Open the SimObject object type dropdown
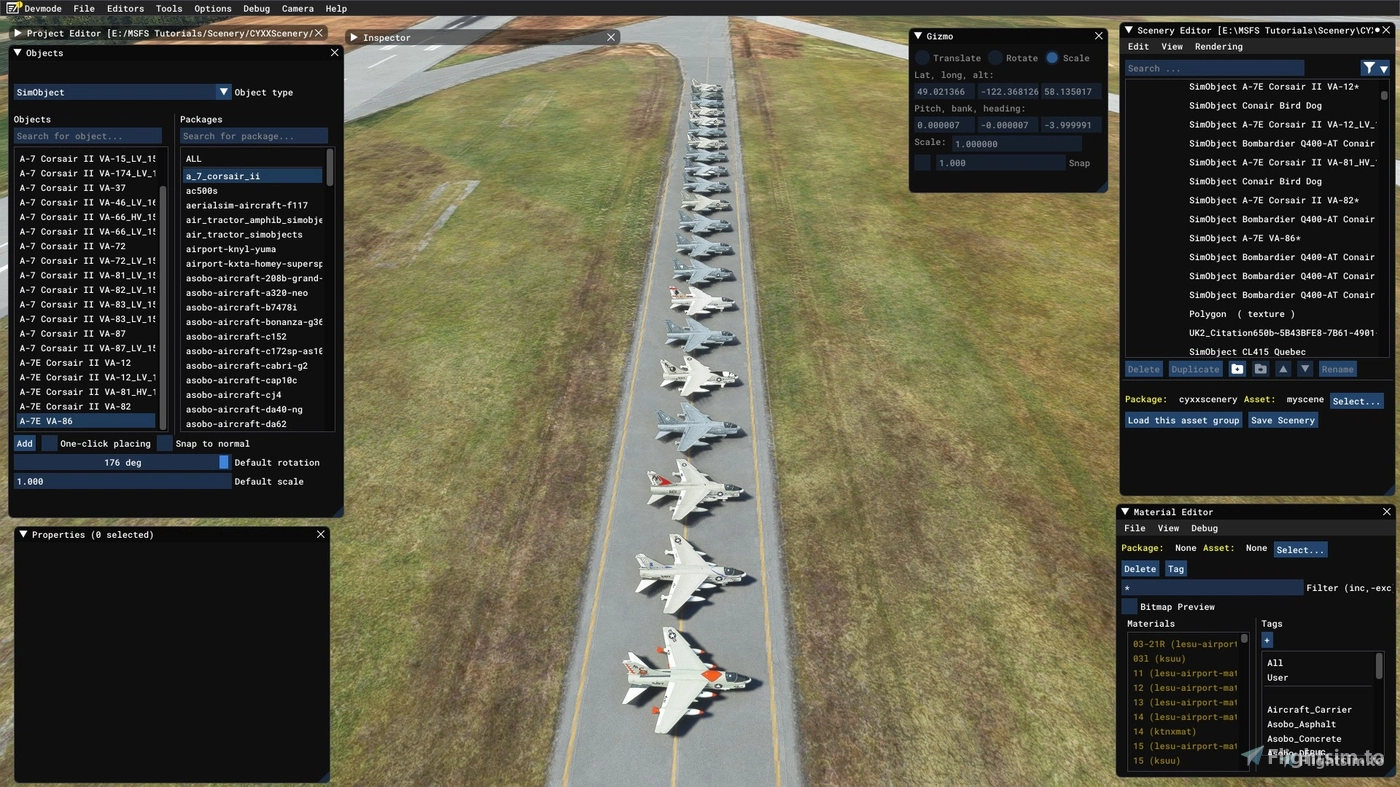The image size is (1400, 787). tap(224, 91)
